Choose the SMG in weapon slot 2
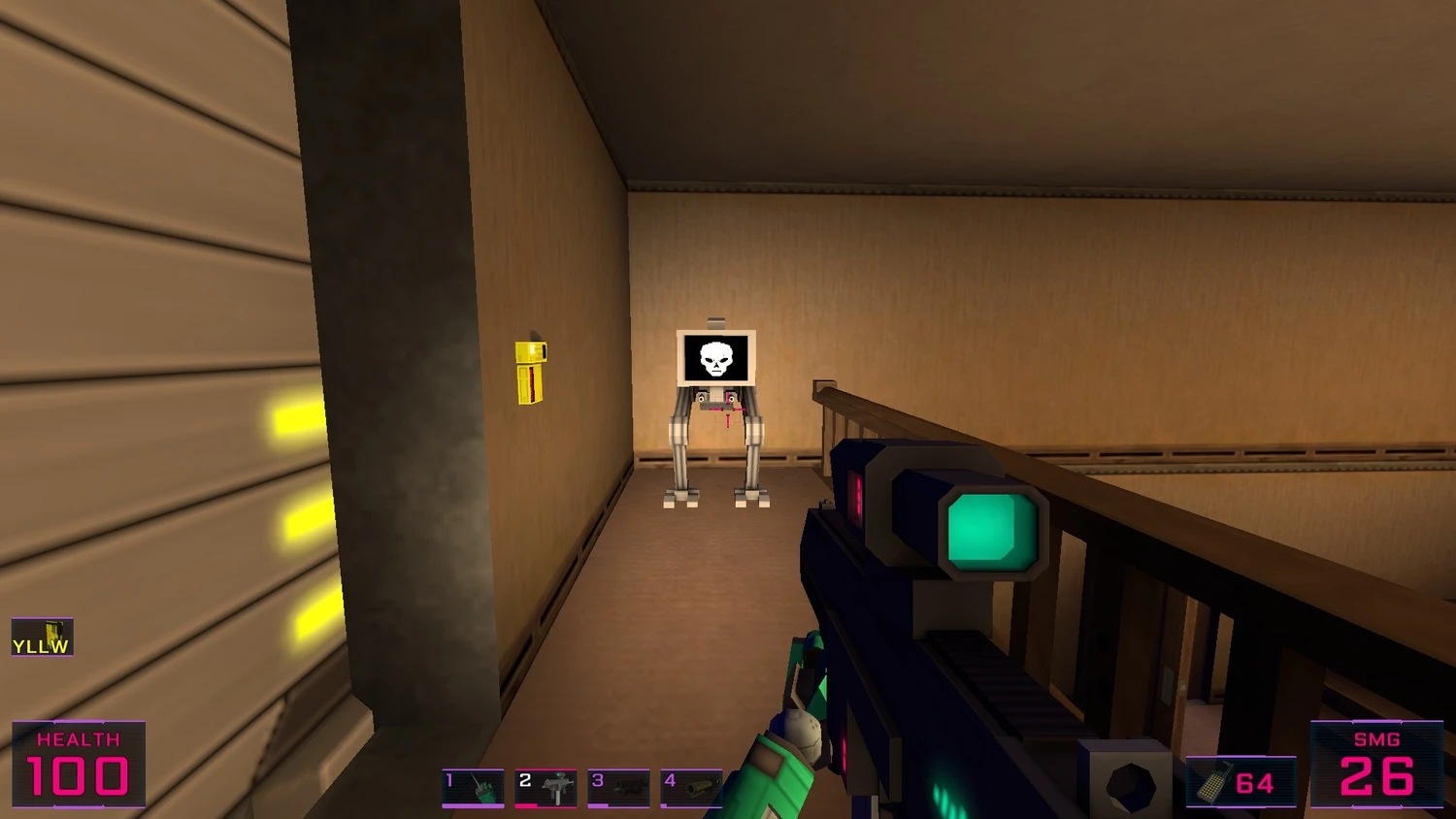 [x=546, y=787]
